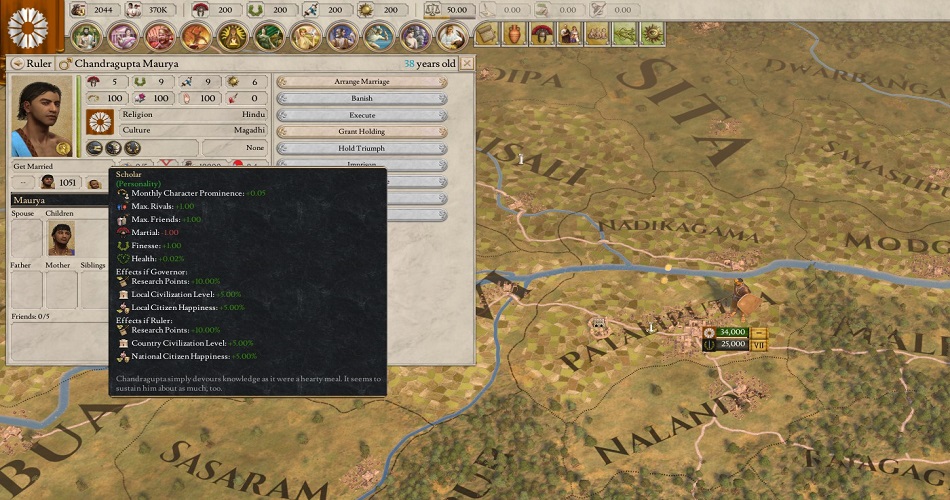
Task: Click Chandragupta's large ruler portrait
Action: coord(42,117)
